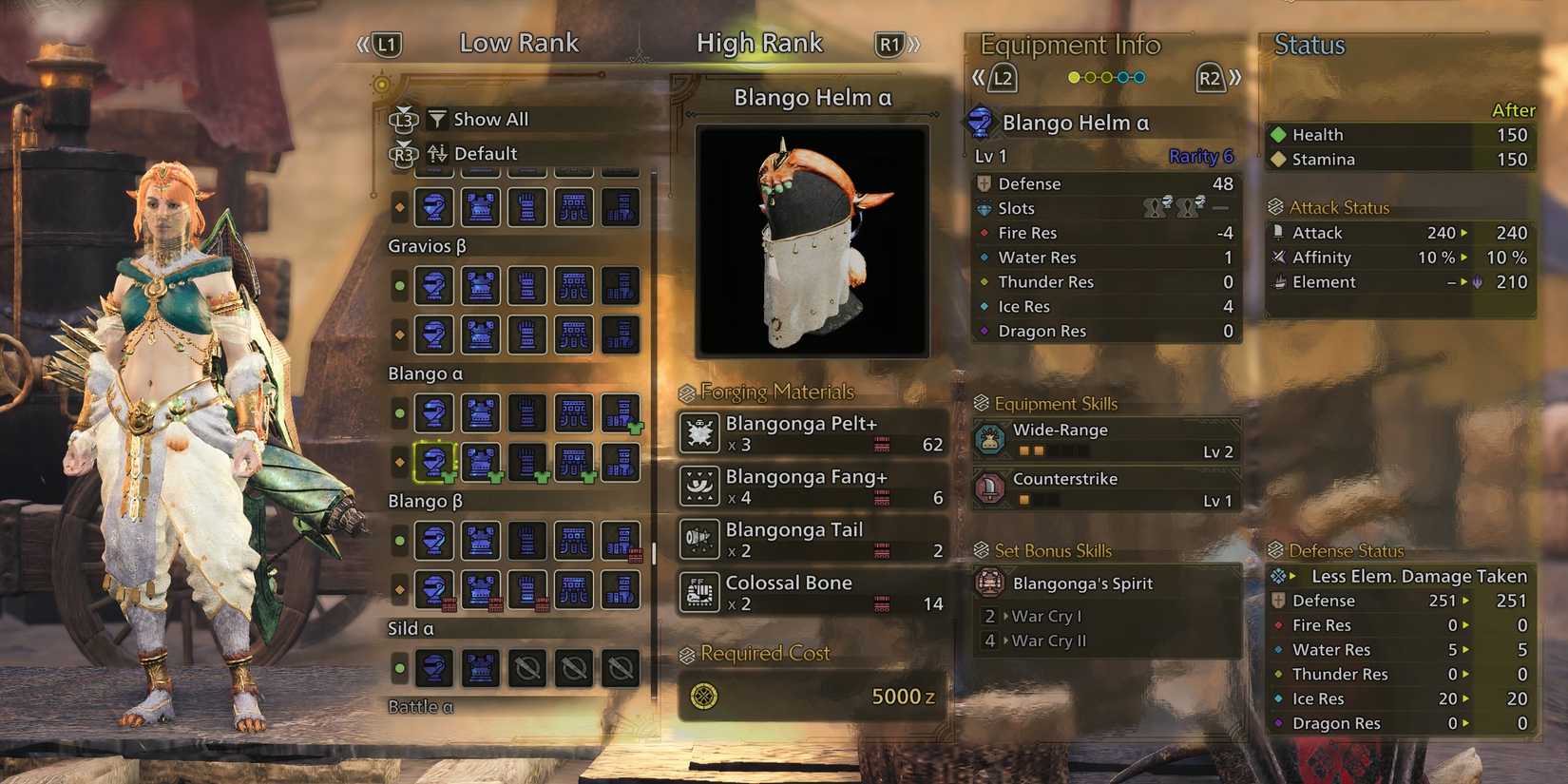The height and width of the screenshot is (784, 1568).
Task: Switch to the High Rank tab
Action: pos(759,42)
